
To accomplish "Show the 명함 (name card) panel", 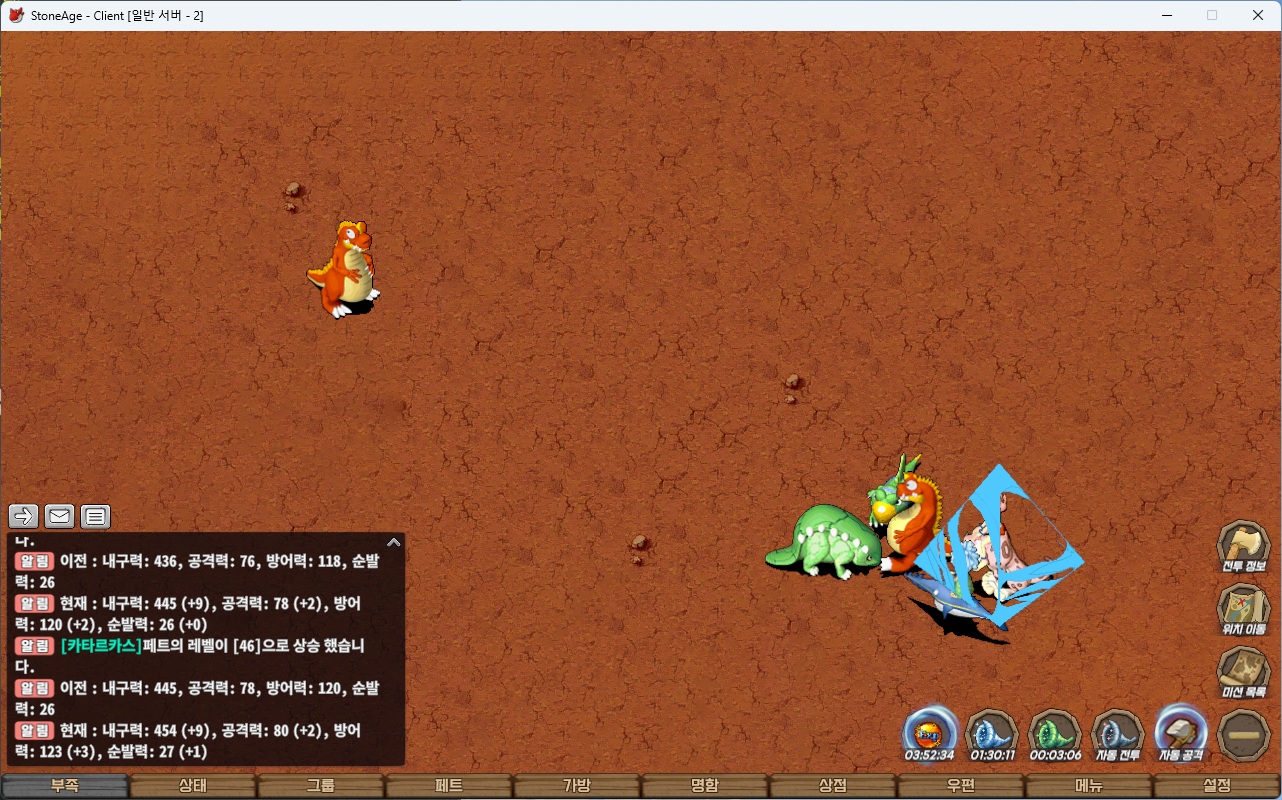I will pos(705,786).
